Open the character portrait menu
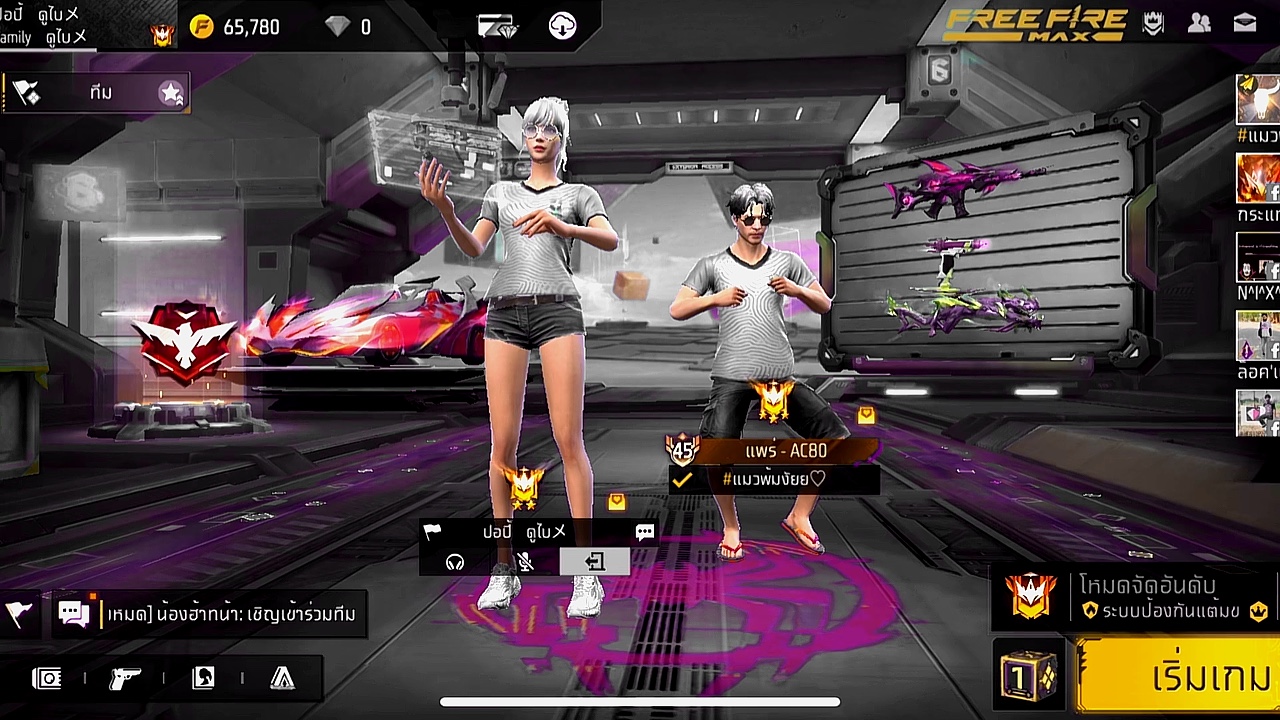1280x720 pixels. pyautogui.click(x=204, y=679)
